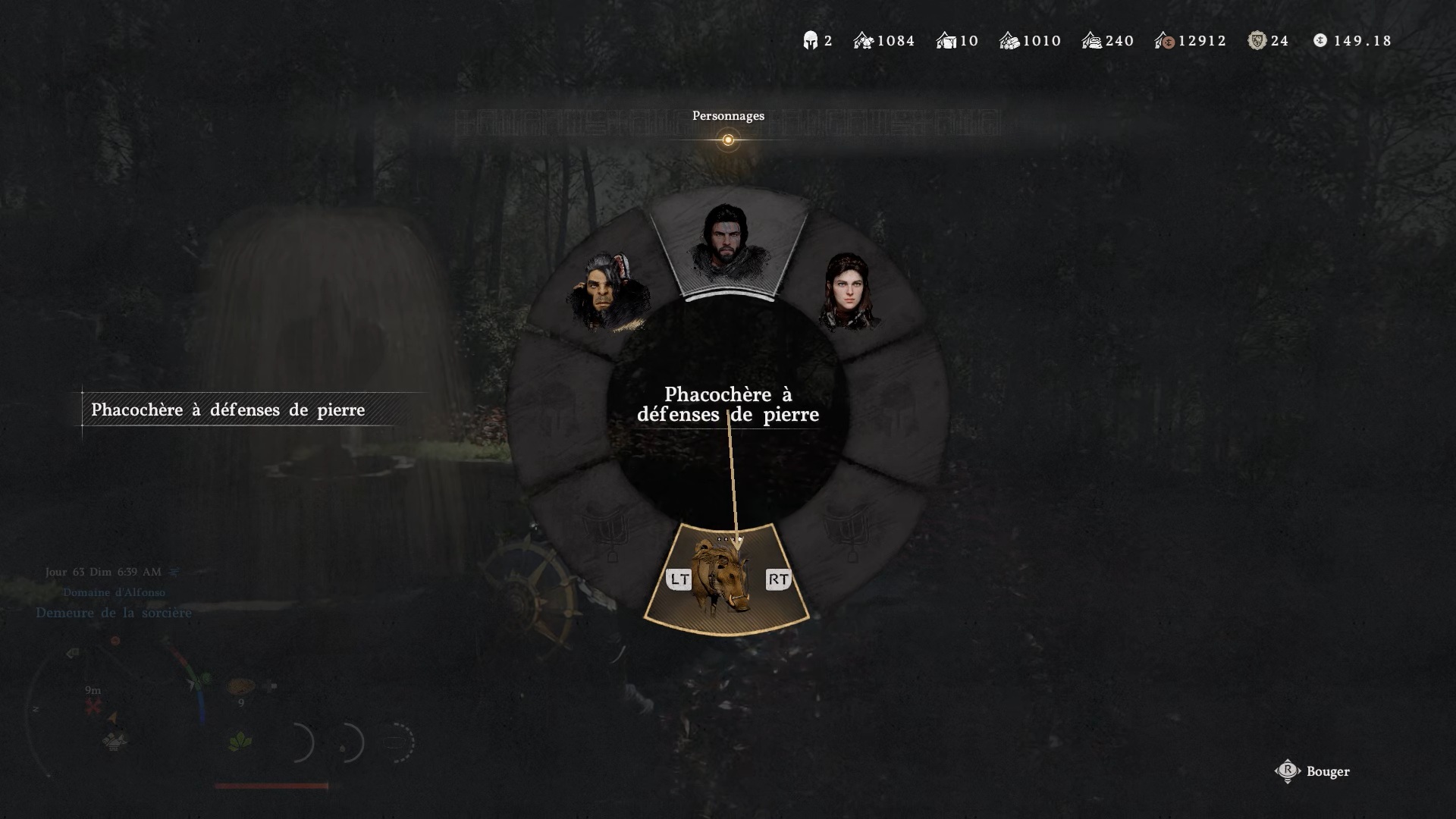
Task: Select the bearded dark-haired man portrait
Action: (726, 244)
